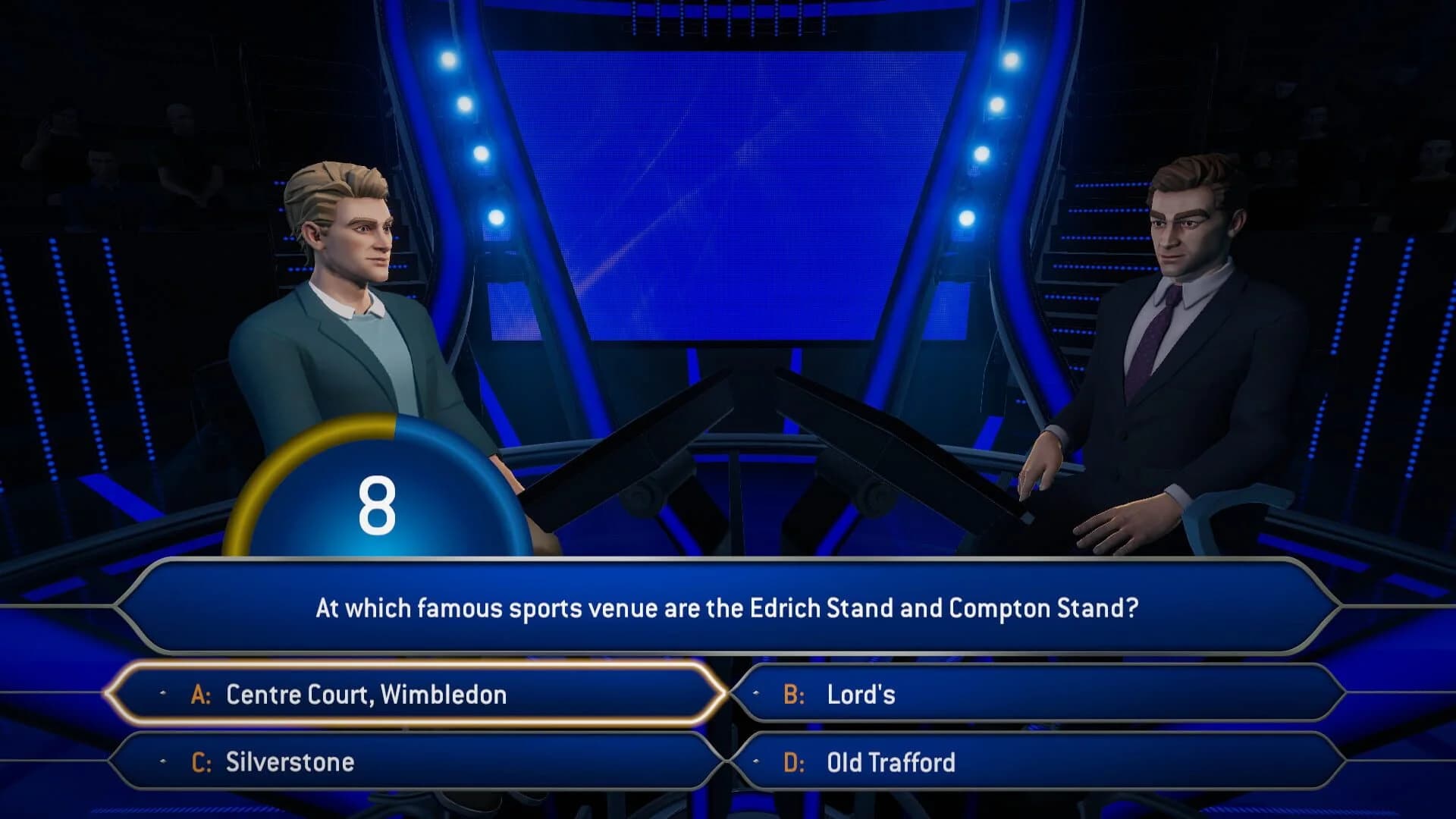Click the orange "B:" letter label
The width and height of the screenshot is (1456, 819).
click(794, 694)
